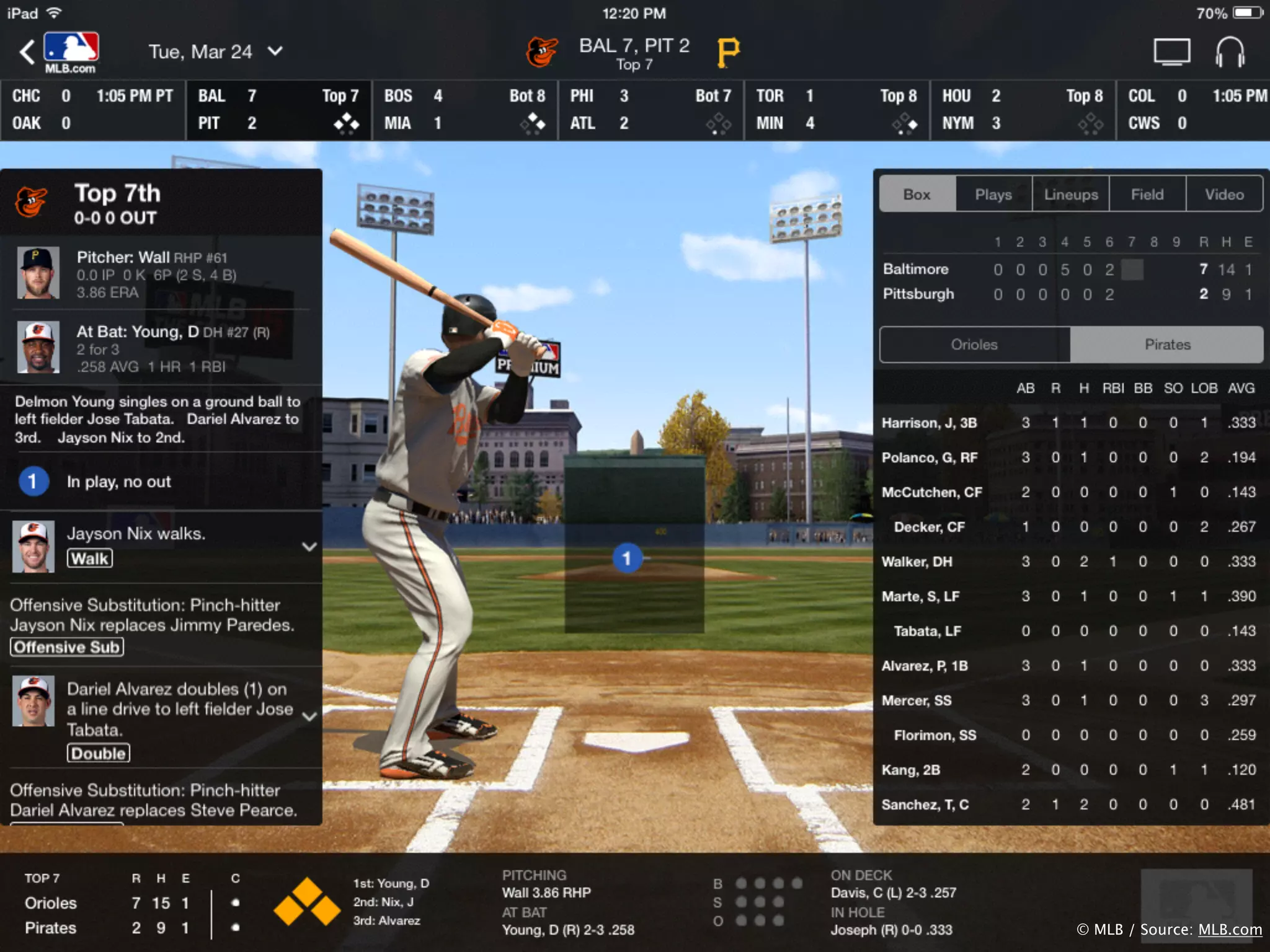1270x952 pixels.
Task: Show the Video tab
Action: [x=1224, y=195]
